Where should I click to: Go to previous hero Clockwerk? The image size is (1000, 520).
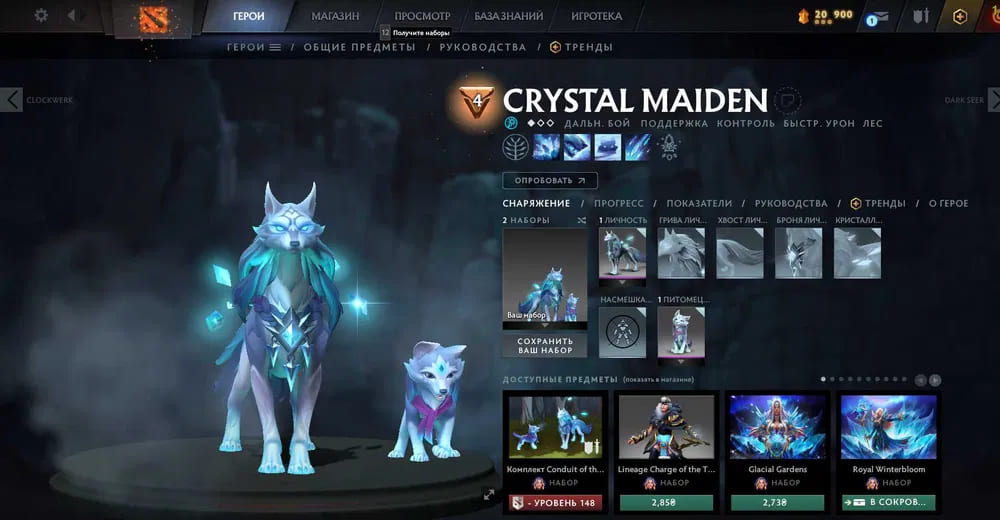(12, 99)
